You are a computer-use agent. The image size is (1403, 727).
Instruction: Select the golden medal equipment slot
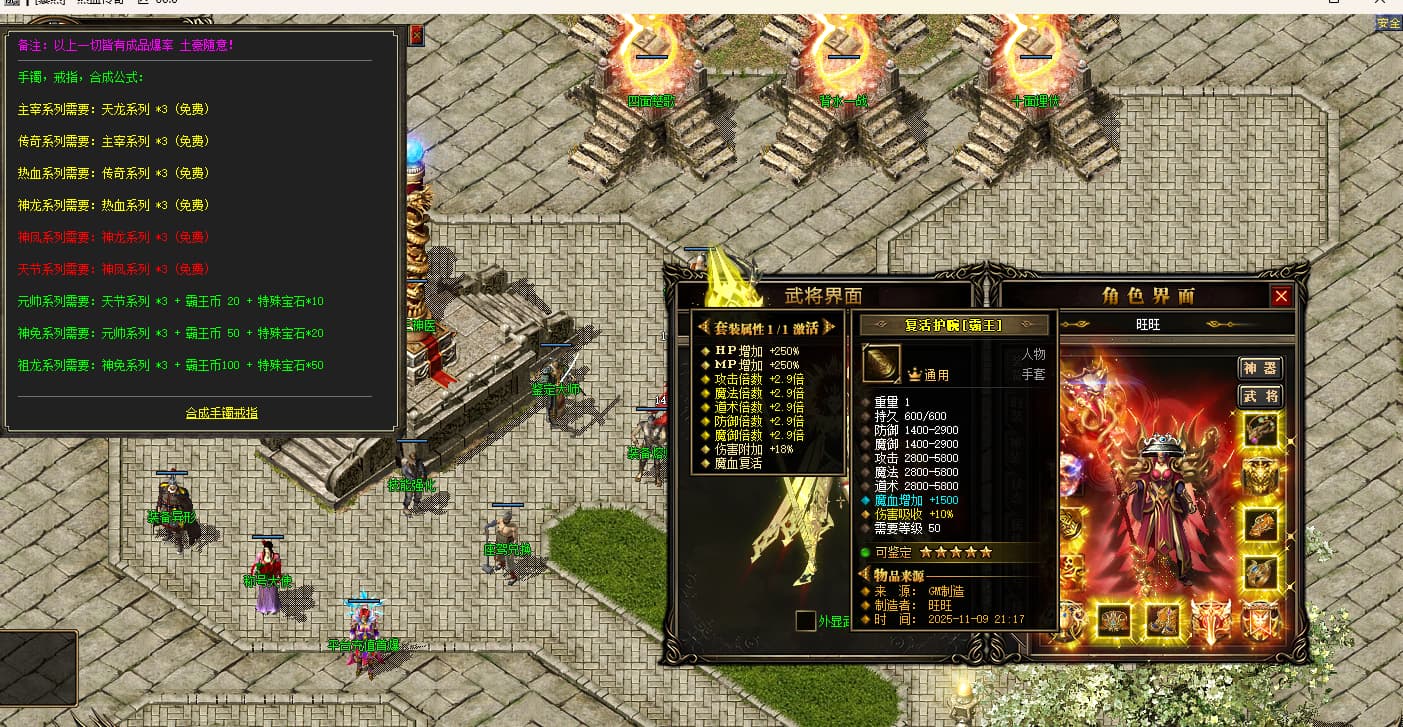pos(1260,478)
